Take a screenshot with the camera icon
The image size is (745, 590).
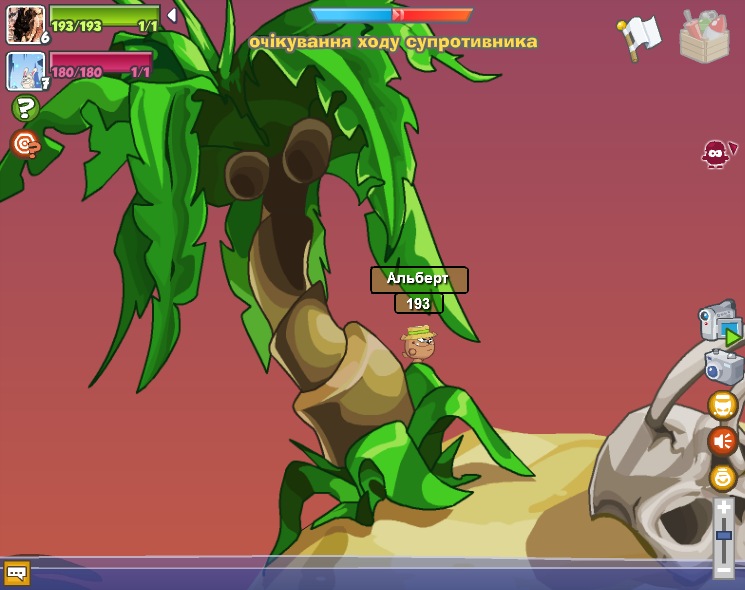click(x=723, y=366)
